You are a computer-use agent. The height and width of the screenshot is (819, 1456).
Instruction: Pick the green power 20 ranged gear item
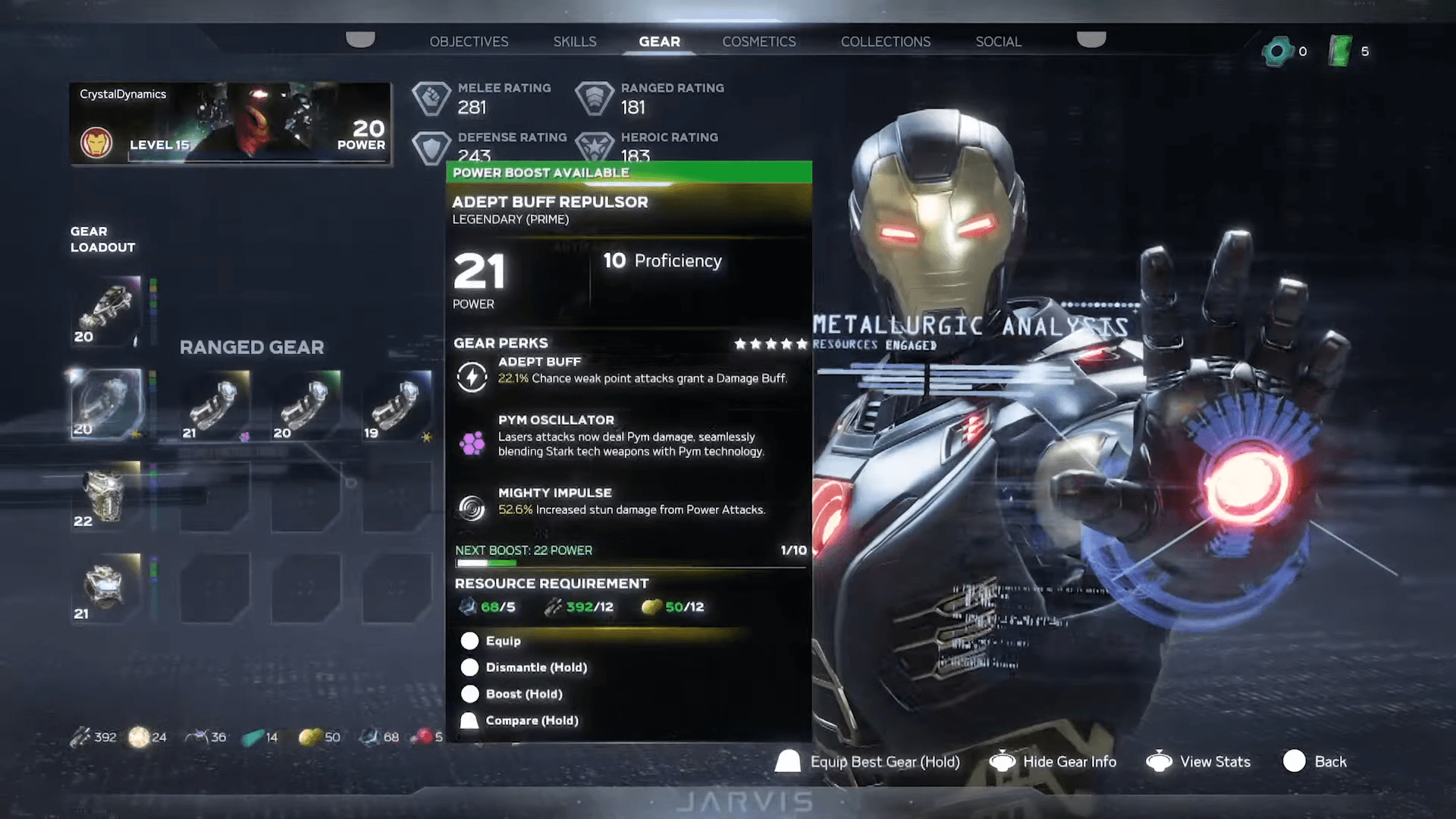click(306, 406)
